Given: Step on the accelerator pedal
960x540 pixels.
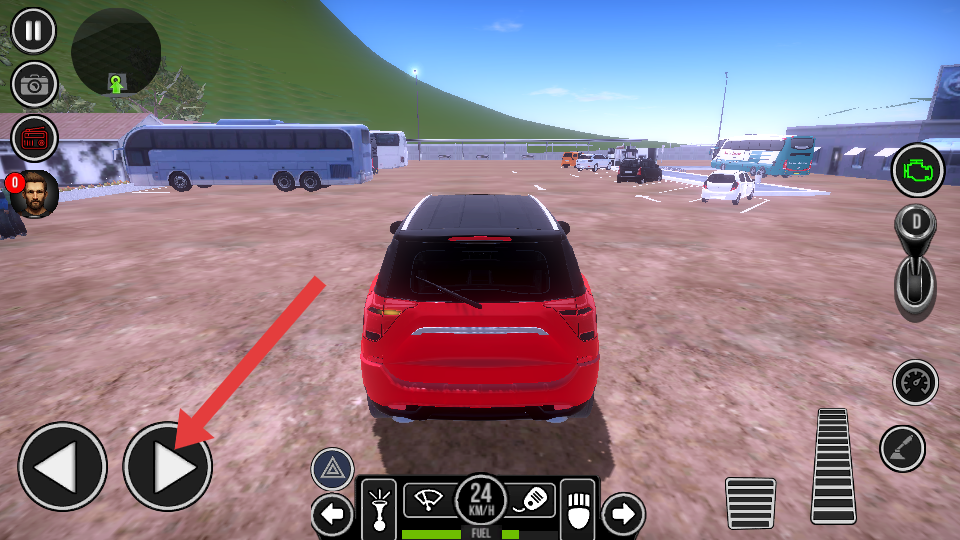Looking at the screenshot, I should click(x=833, y=465).
